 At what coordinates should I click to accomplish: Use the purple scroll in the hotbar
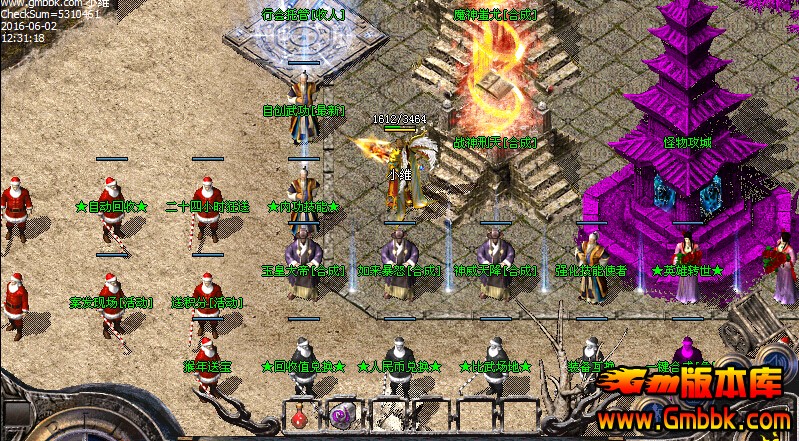pos(343,414)
